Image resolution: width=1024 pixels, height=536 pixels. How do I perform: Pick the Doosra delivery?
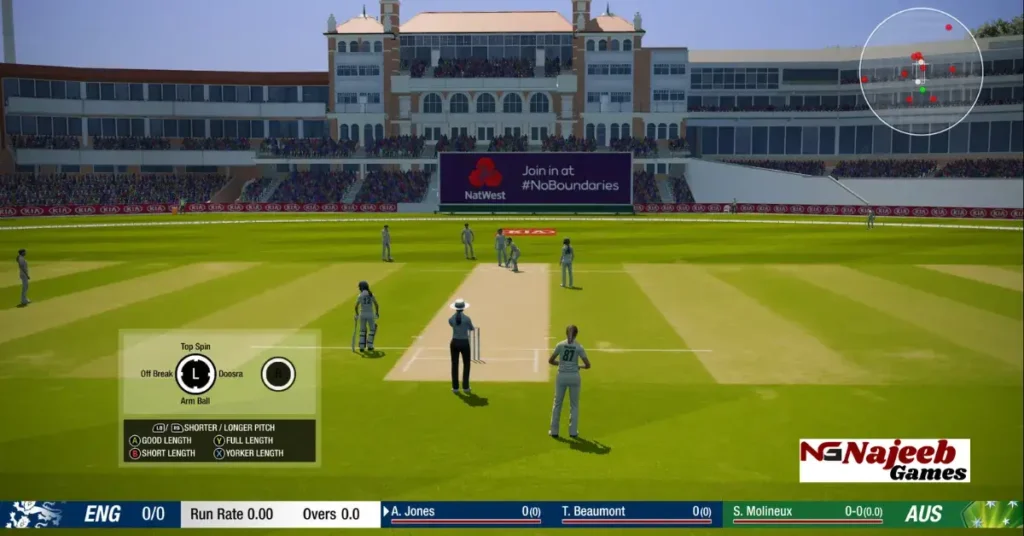click(231, 374)
